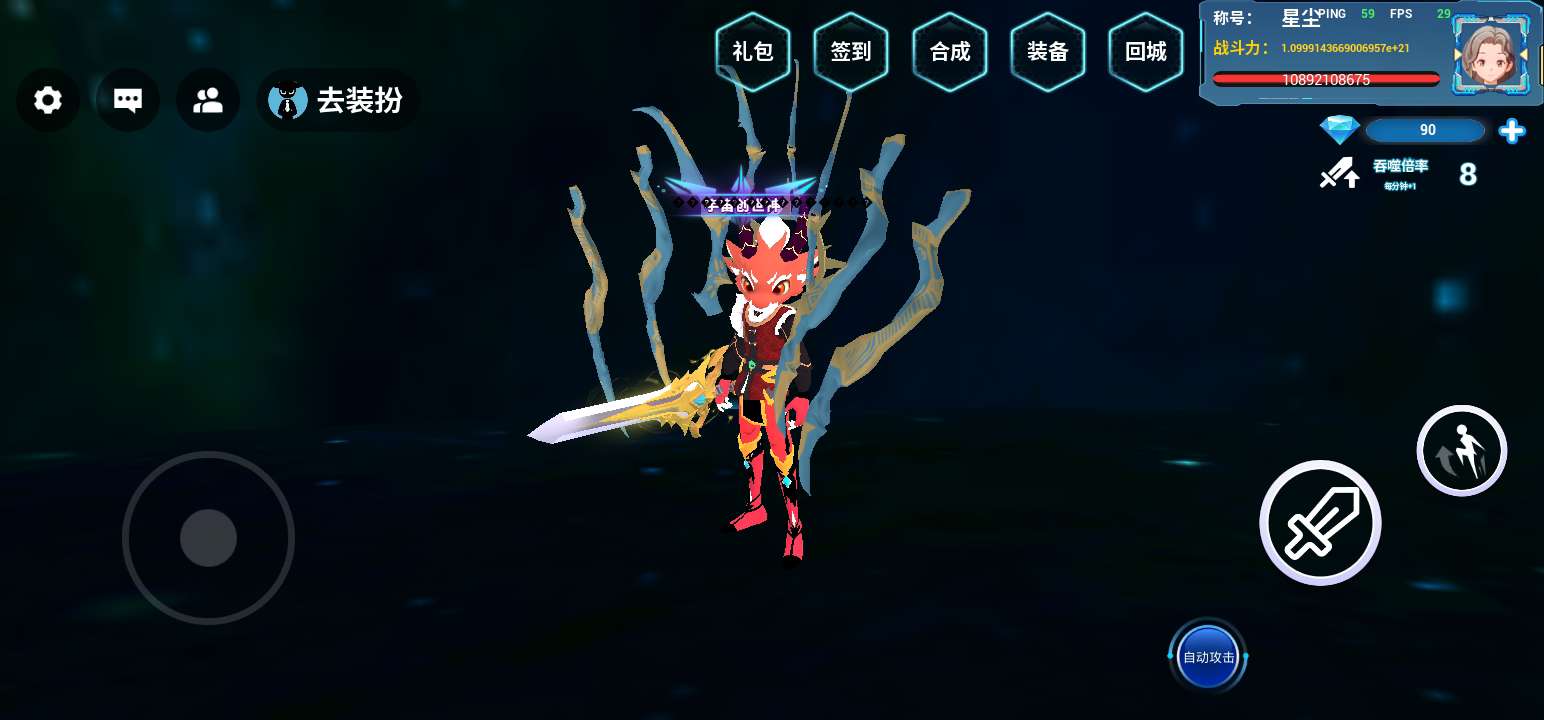Open the 合成 synthesis menu
The height and width of the screenshot is (720, 1544).
click(x=950, y=52)
